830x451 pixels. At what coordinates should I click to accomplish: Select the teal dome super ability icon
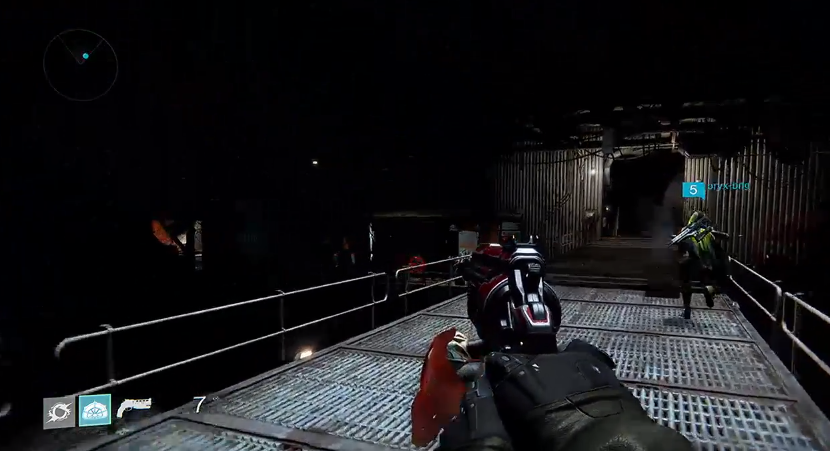coord(94,409)
